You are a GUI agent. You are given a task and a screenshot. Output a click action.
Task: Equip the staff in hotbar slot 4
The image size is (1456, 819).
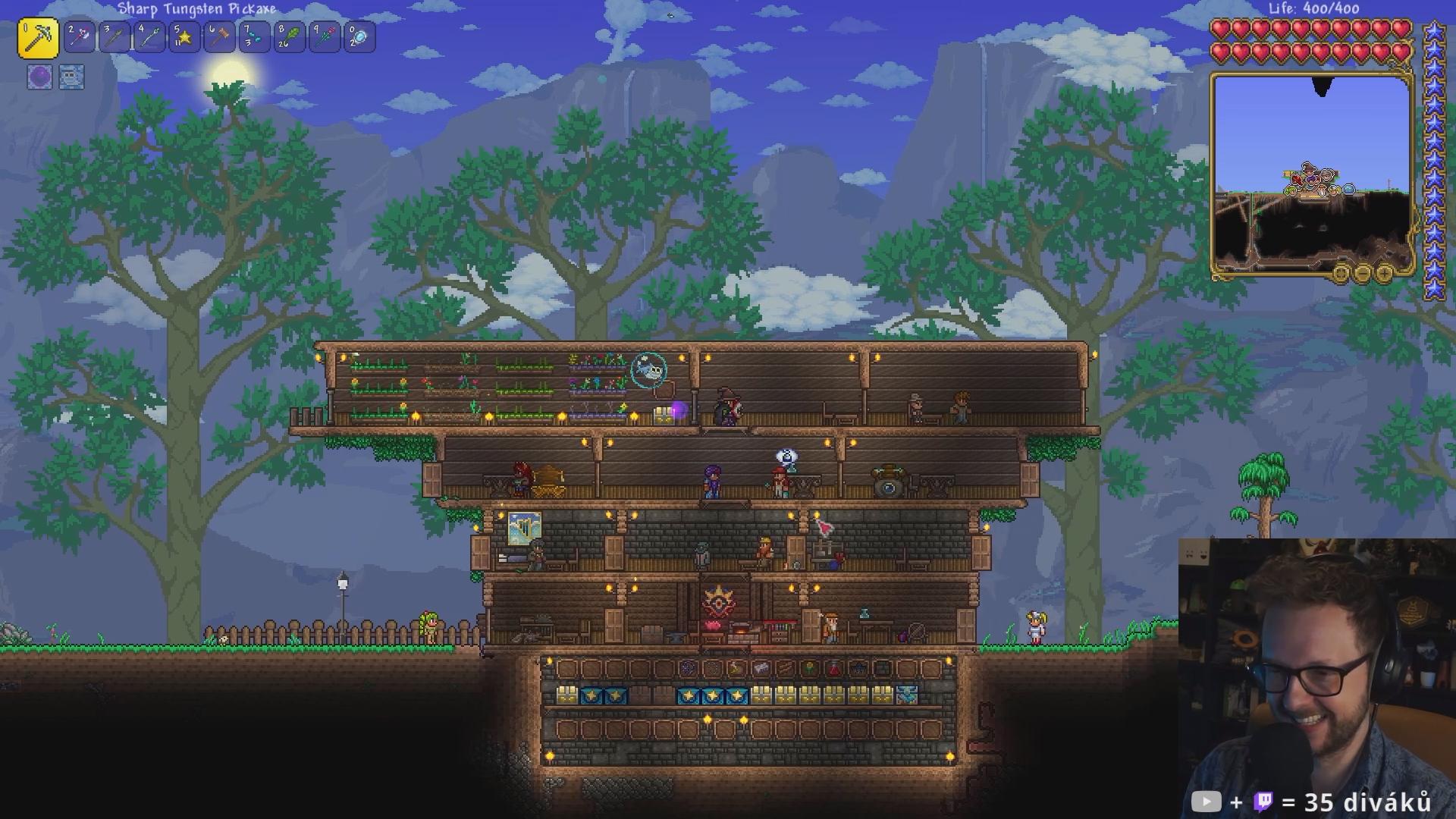tap(149, 37)
